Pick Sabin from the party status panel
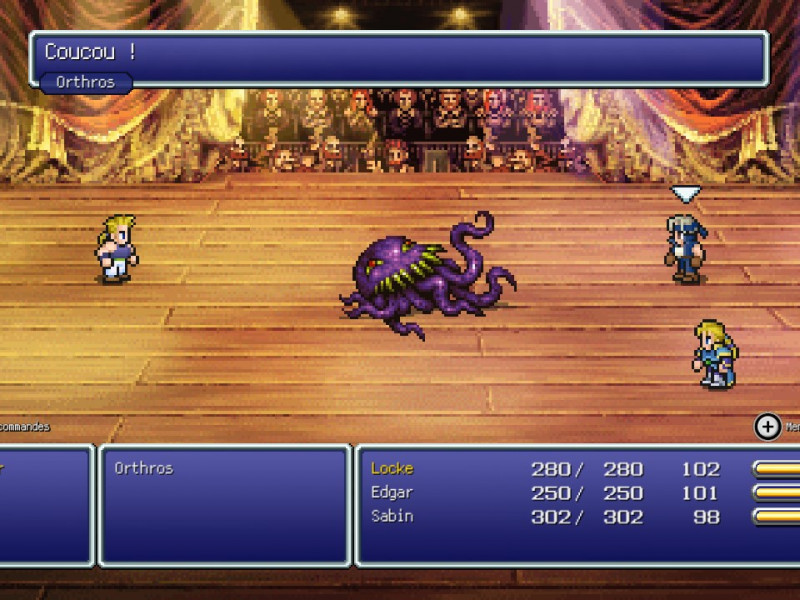Image resolution: width=800 pixels, height=600 pixels. tap(392, 516)
